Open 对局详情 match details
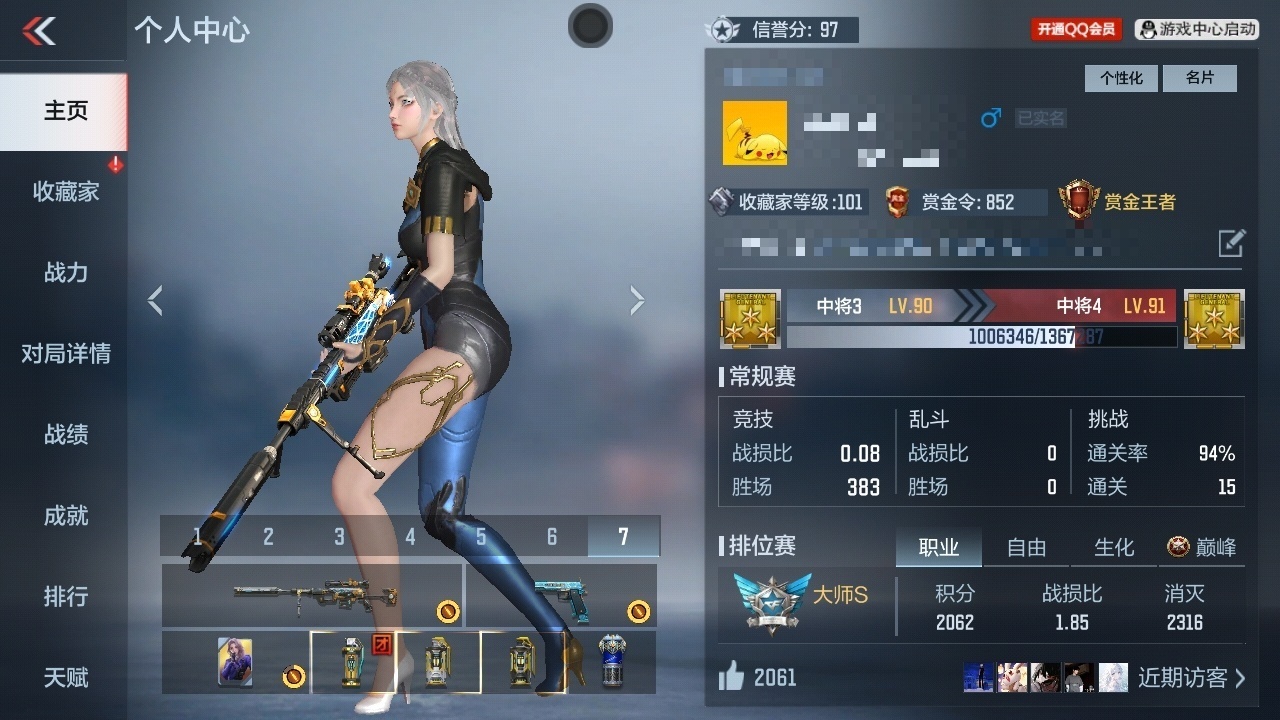Image resolution: width=1280 pixels, height=720 pixels. click(x=65, y=353)
